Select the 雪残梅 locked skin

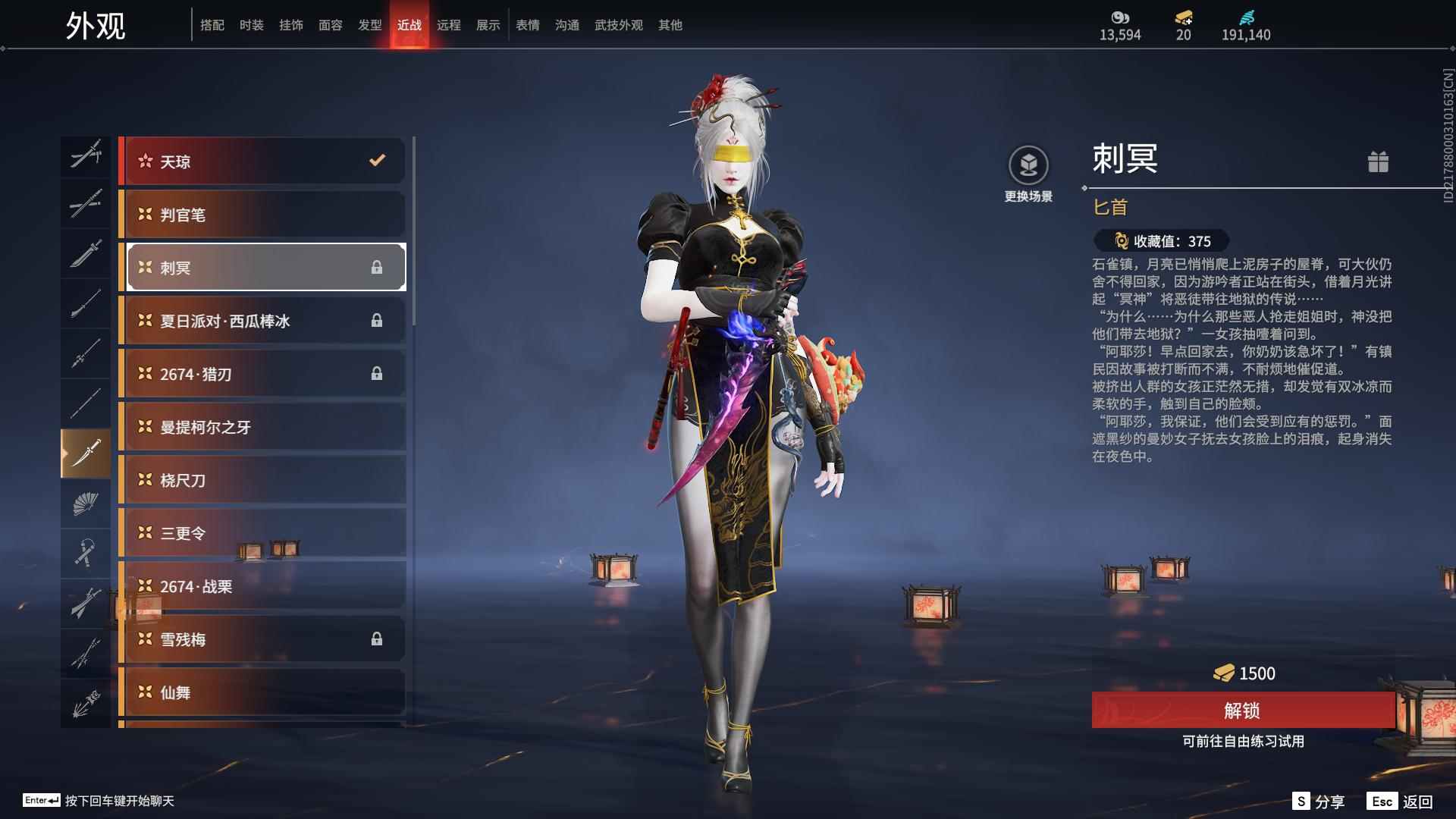pyautogui.click(x=262, y=639)
